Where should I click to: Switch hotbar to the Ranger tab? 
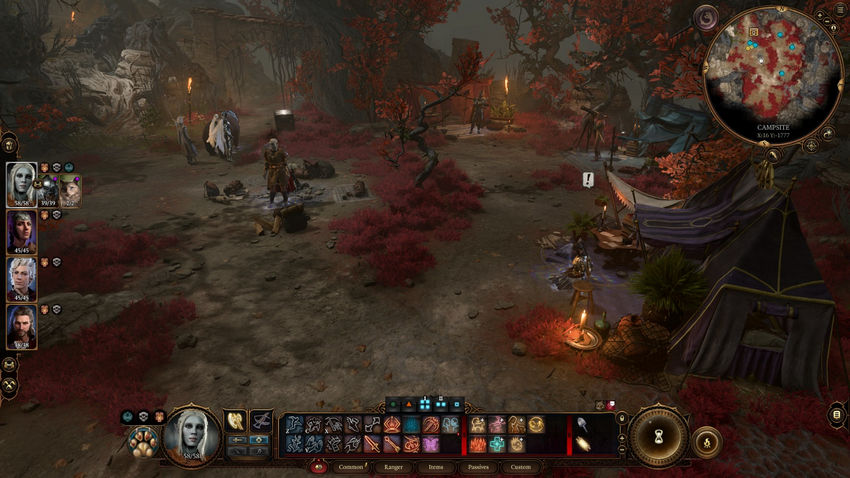(x=395, y=467)
